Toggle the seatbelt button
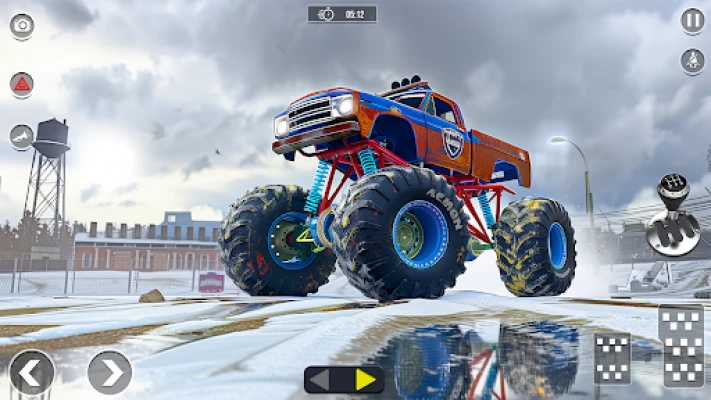The height and width of the screenshot is (400, 711). tap(692, 61)
